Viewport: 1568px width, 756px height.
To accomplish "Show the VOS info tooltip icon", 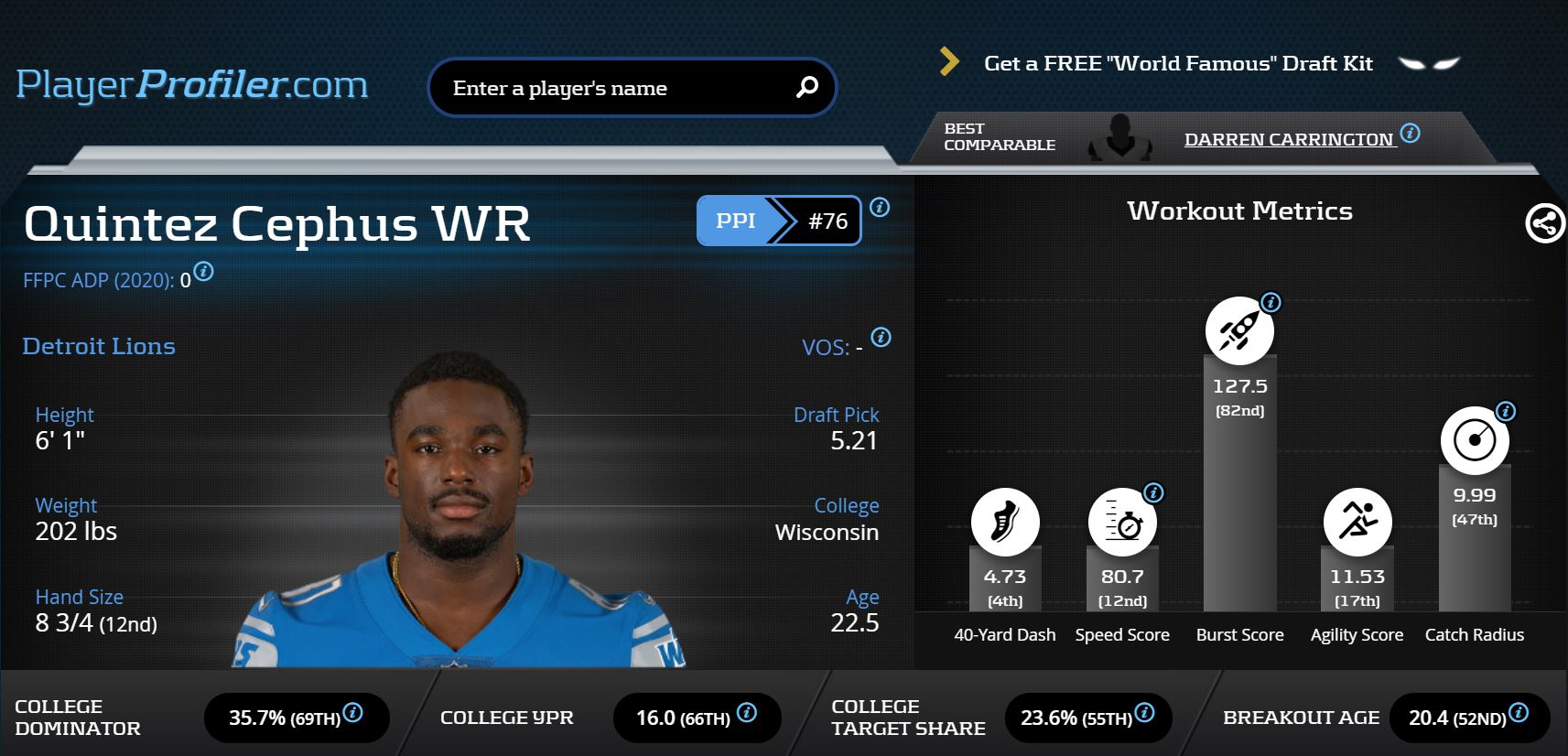I will pos(881,337).
